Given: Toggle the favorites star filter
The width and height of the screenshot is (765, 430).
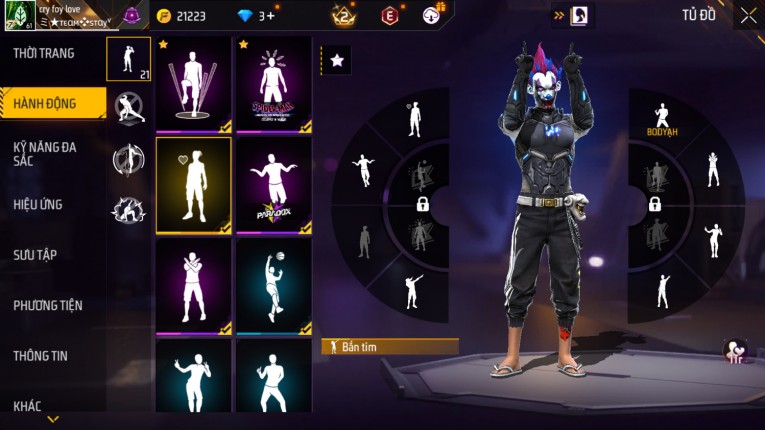Looking at the screenshot, I should (x=336, y=61).
